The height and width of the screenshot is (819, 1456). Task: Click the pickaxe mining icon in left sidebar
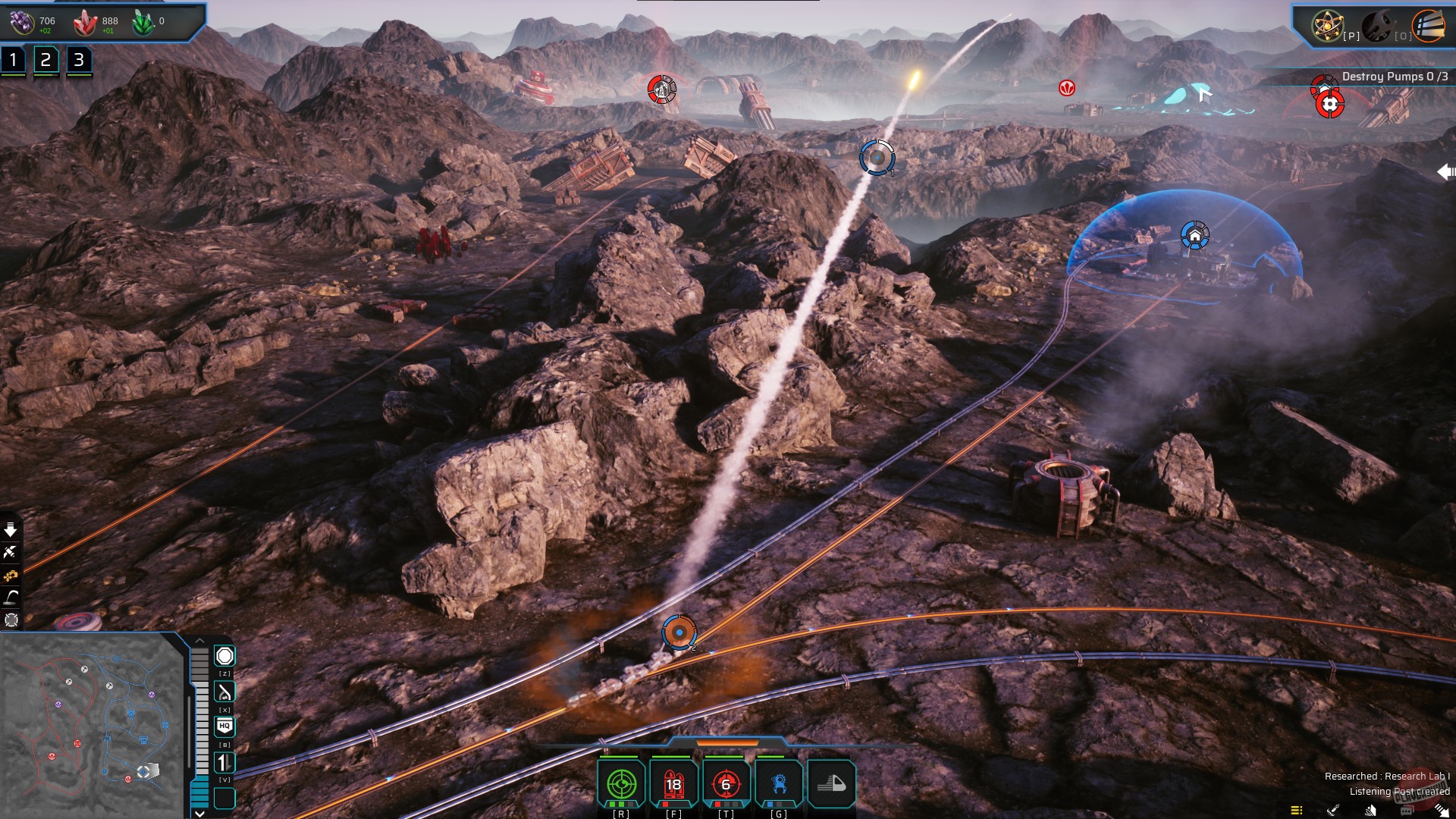coord(11,552)
